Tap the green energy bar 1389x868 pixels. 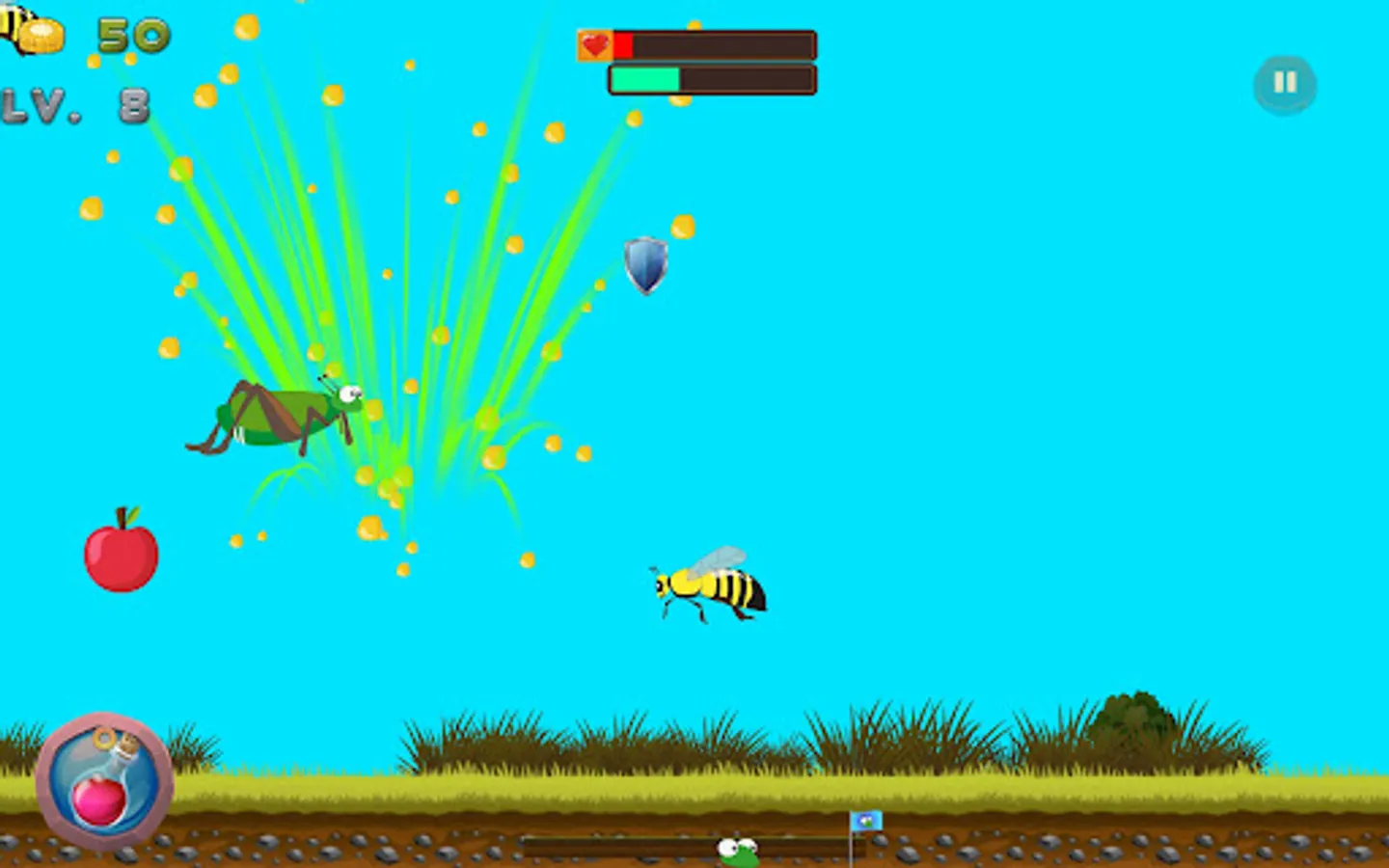[x=644, y=81]
